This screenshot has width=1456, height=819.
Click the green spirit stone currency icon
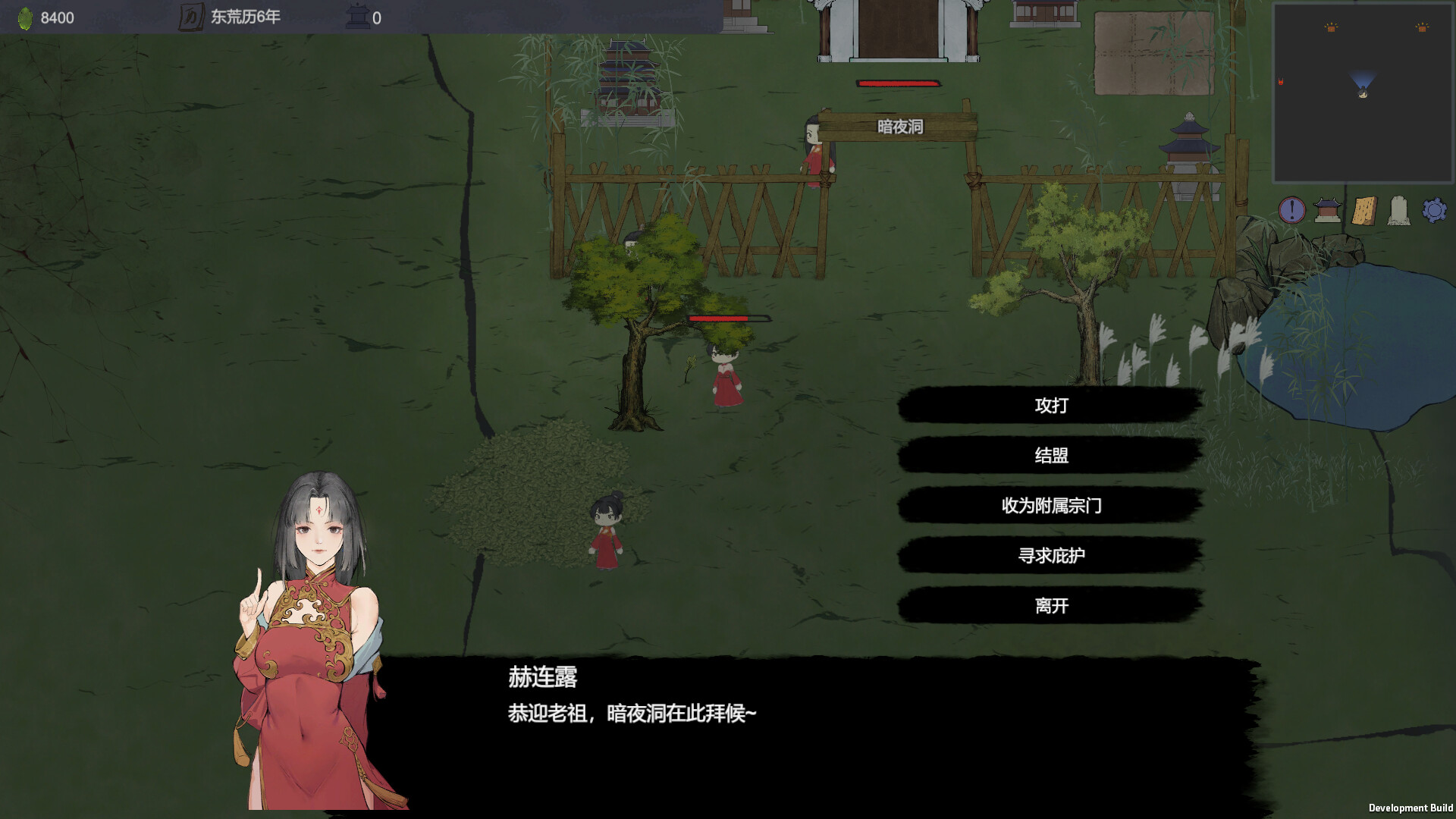27,17
